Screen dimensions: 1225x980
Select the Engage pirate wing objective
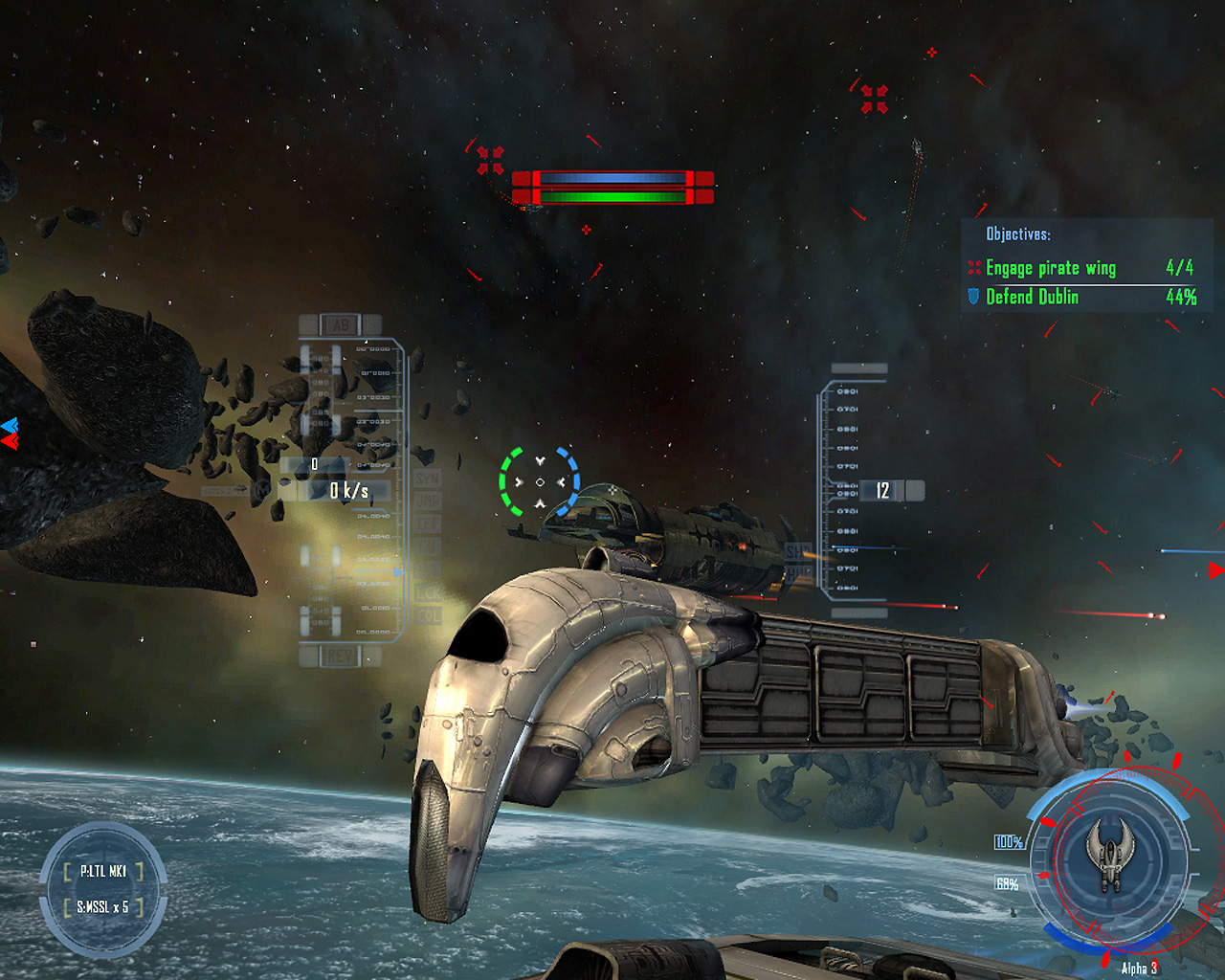pyautogui.click(x=1050, y=269)
